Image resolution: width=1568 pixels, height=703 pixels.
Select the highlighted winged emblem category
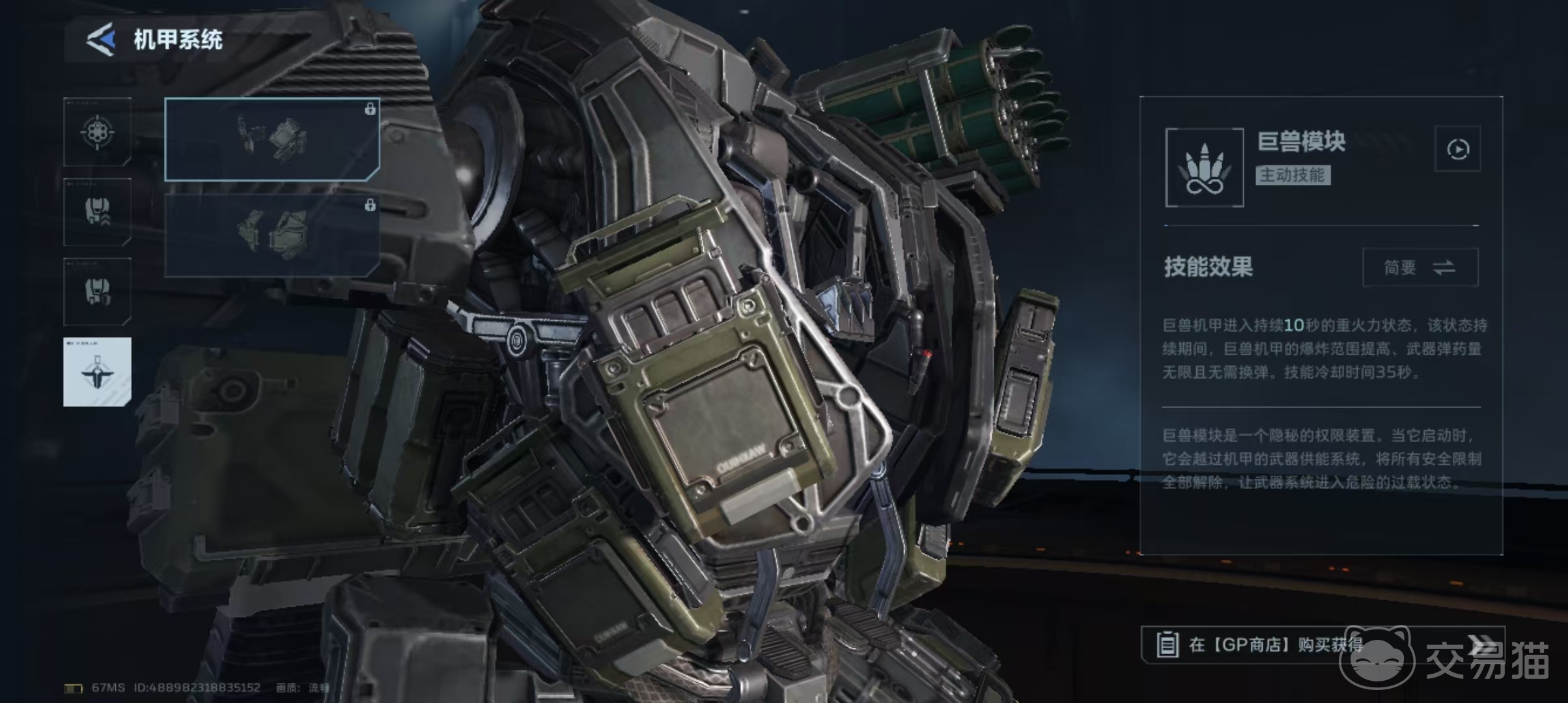point(98,372)
